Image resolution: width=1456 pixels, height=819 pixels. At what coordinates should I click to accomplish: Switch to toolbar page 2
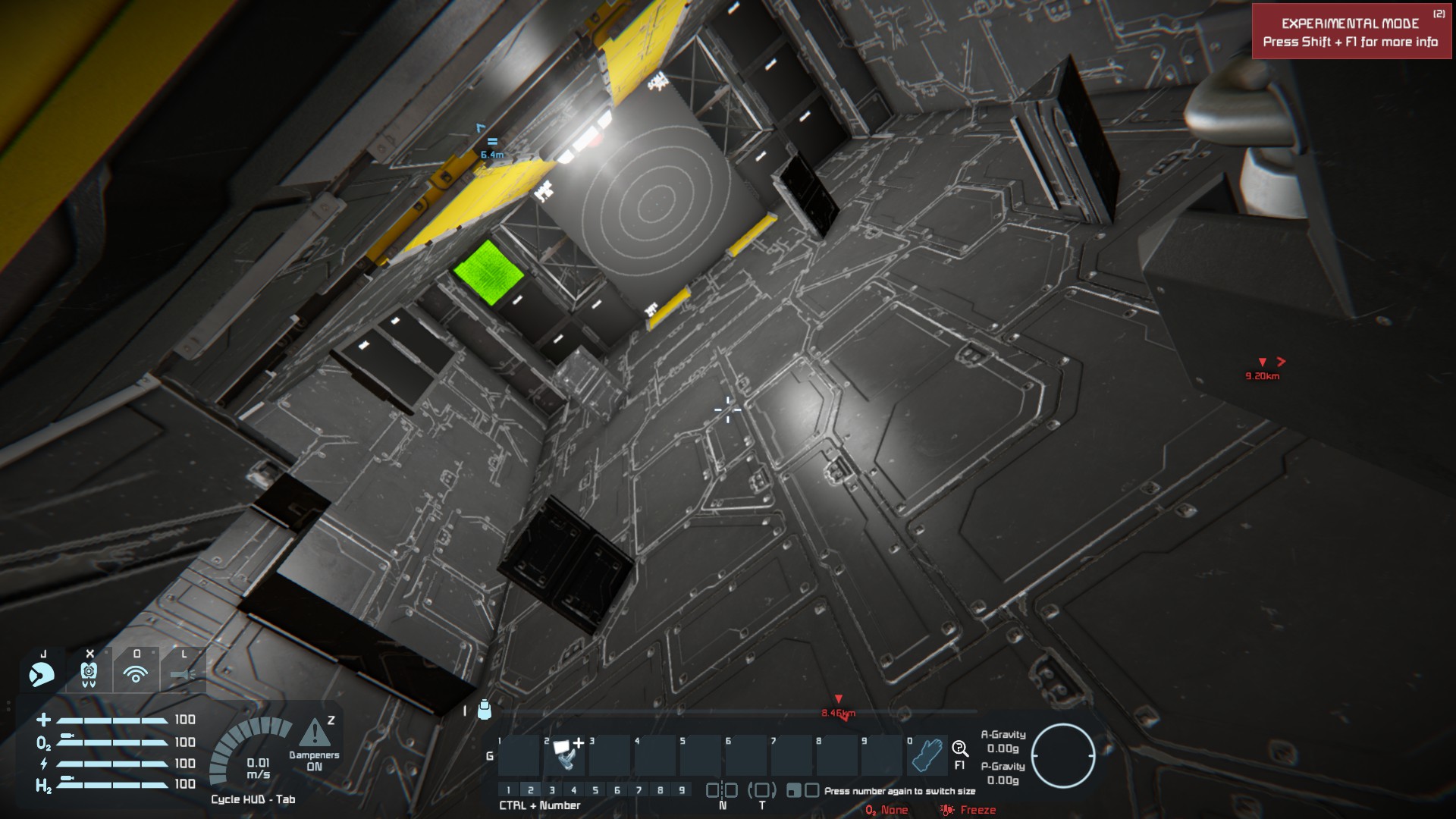(530, 790)
